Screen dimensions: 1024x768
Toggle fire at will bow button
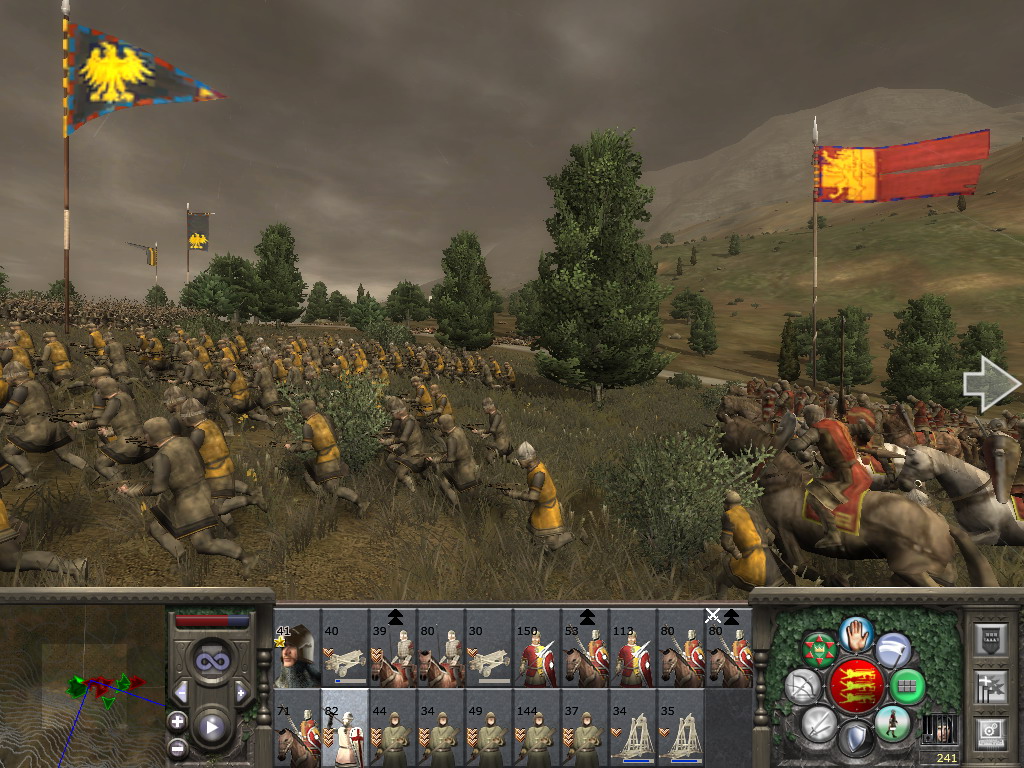802,686
